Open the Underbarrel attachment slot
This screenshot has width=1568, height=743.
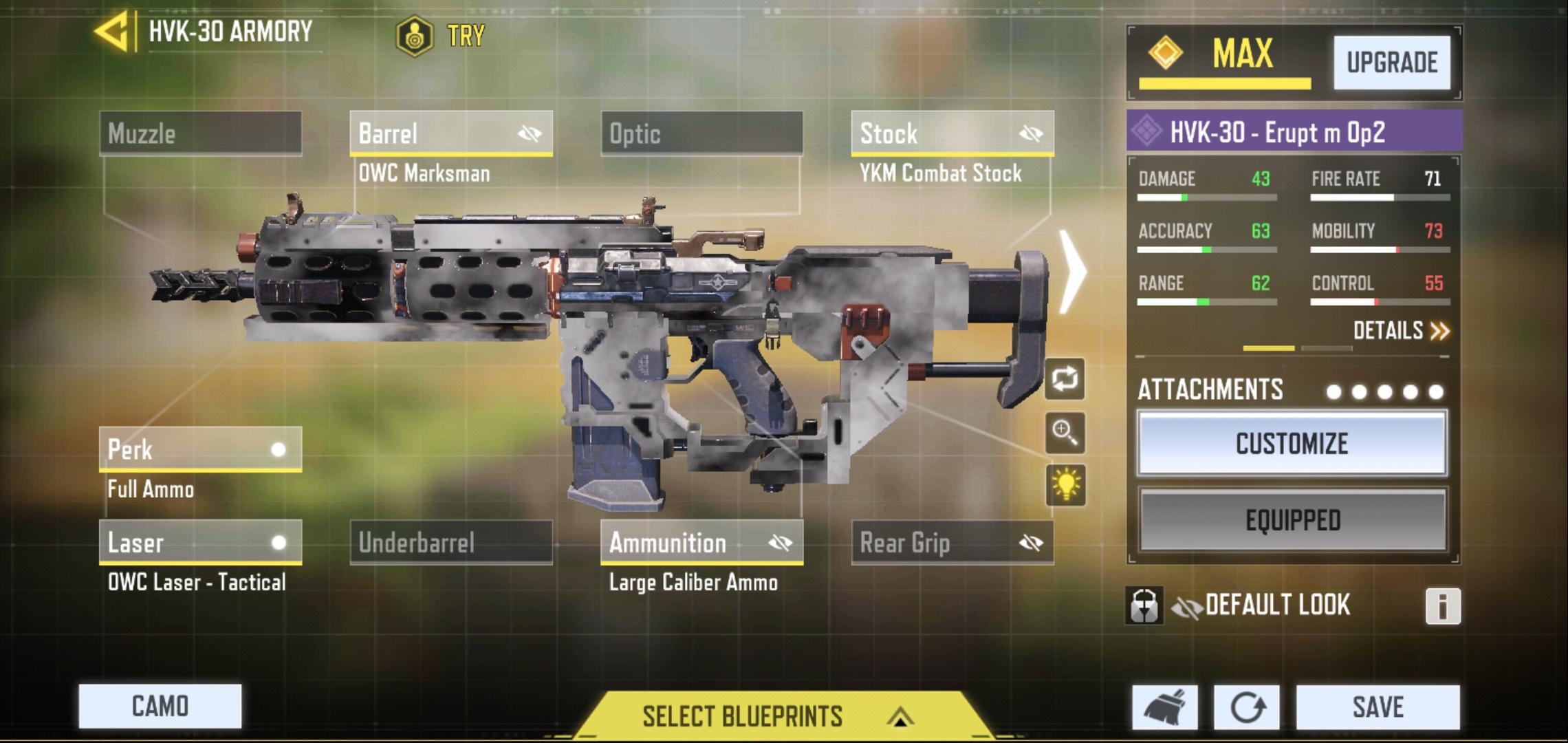pos(450,543)
